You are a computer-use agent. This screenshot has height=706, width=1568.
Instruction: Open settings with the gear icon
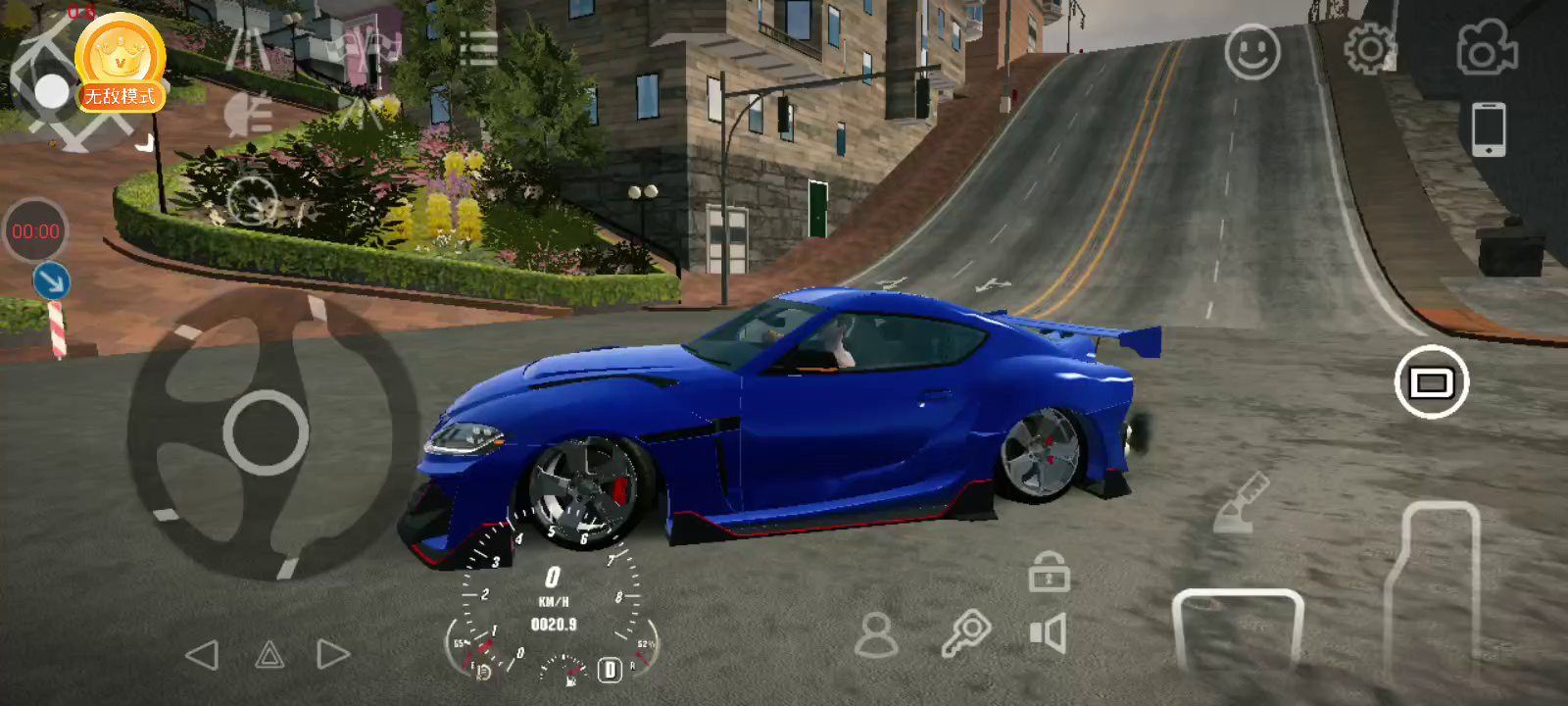(1369, 49)
